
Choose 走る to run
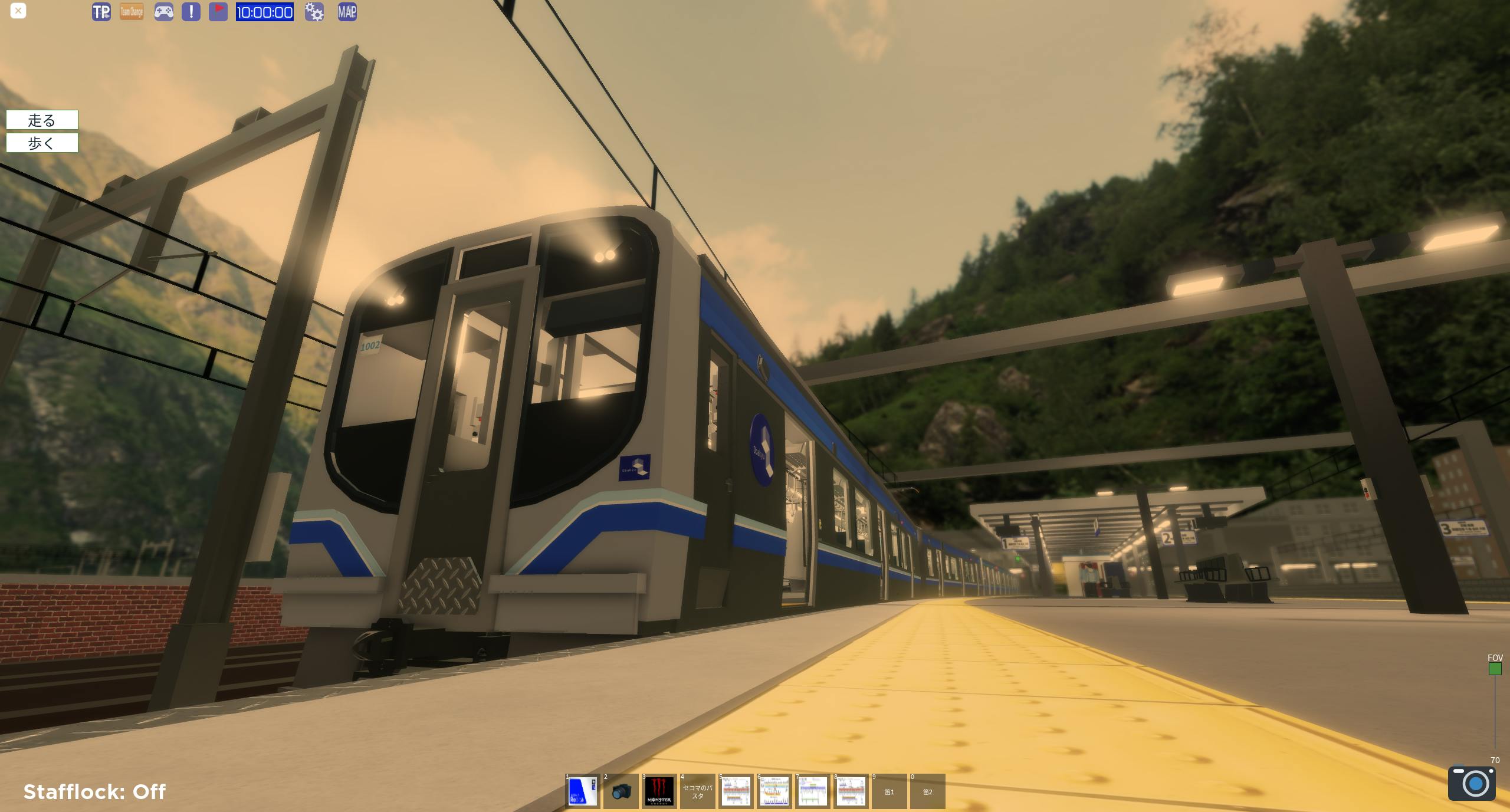[x=42, y=120]
